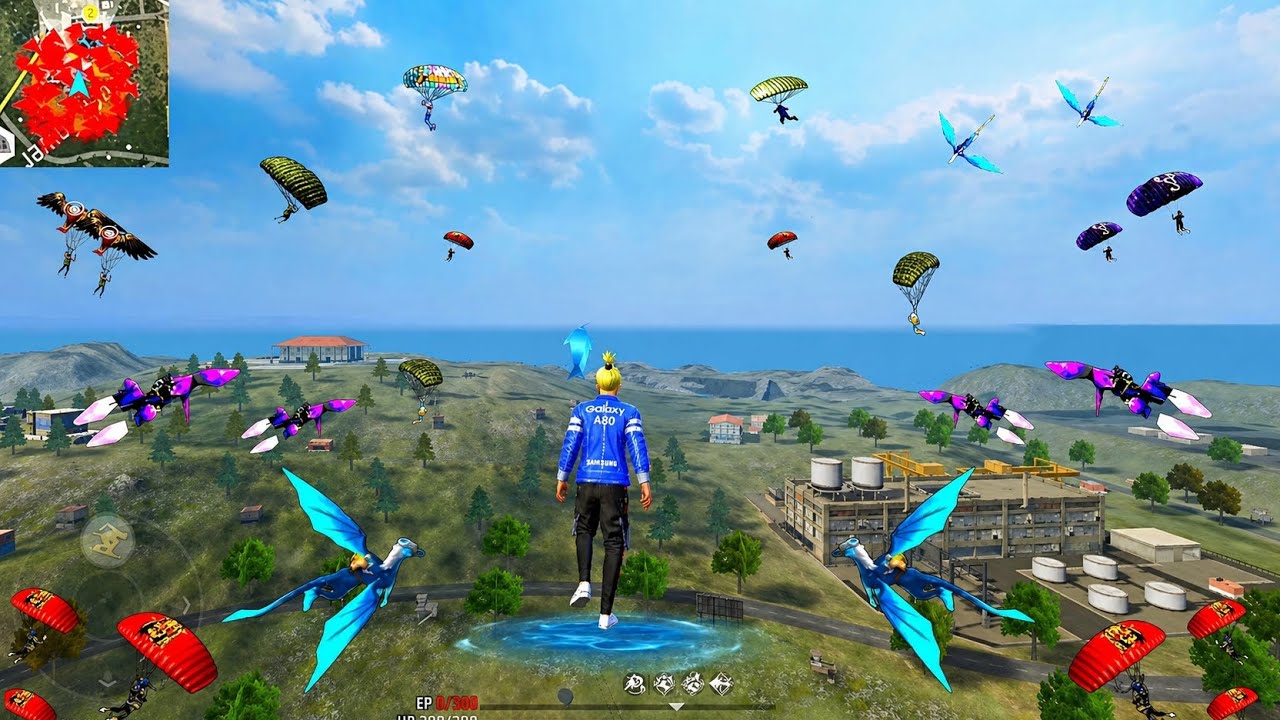
Task: Select the diamond-shaped skill icon above the bar
Action: coord(720,684)
